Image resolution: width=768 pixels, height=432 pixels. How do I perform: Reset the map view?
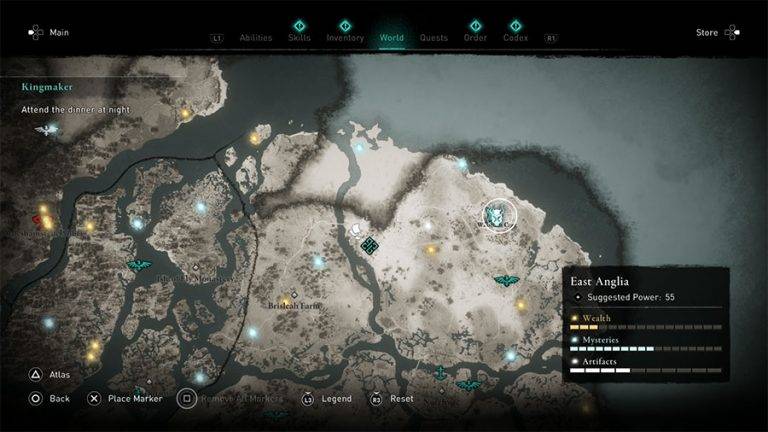pyautogui.click(x=392, y=398)
